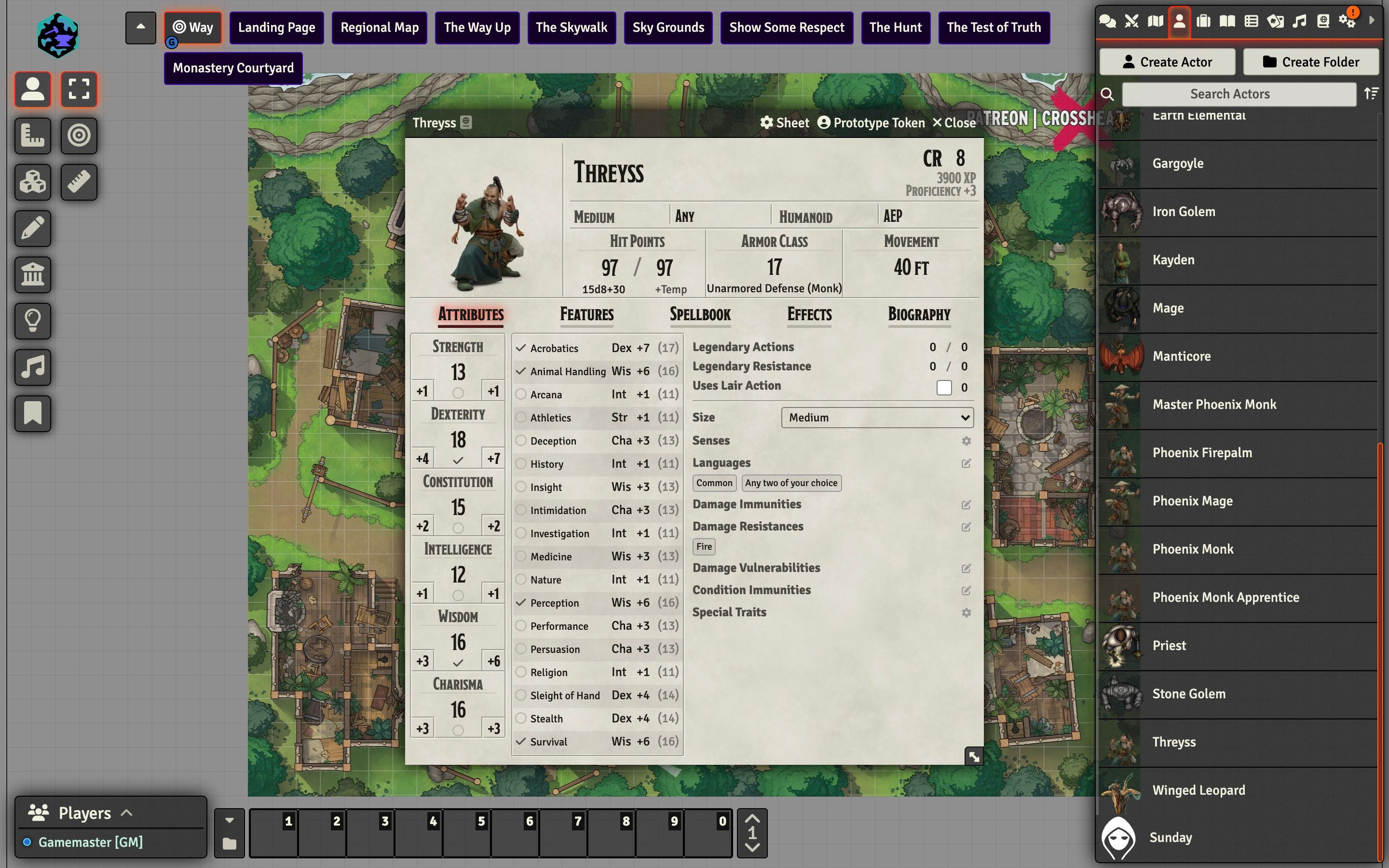Collapse the scene navigation bar
Screen dimensions: 1389x868
point(140,27)
